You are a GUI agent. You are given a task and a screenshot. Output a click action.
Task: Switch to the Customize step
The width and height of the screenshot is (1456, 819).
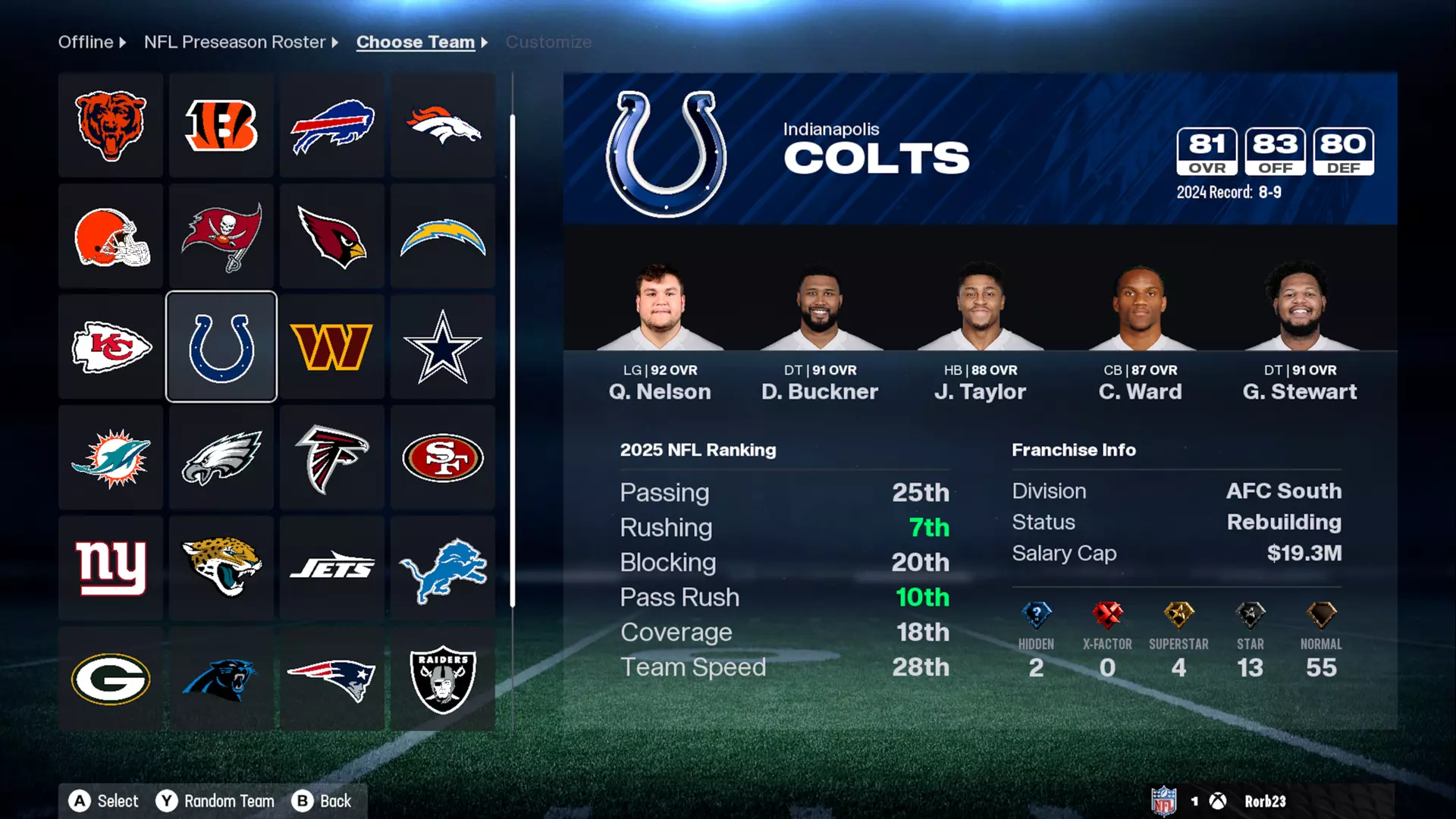click(548, 42)
